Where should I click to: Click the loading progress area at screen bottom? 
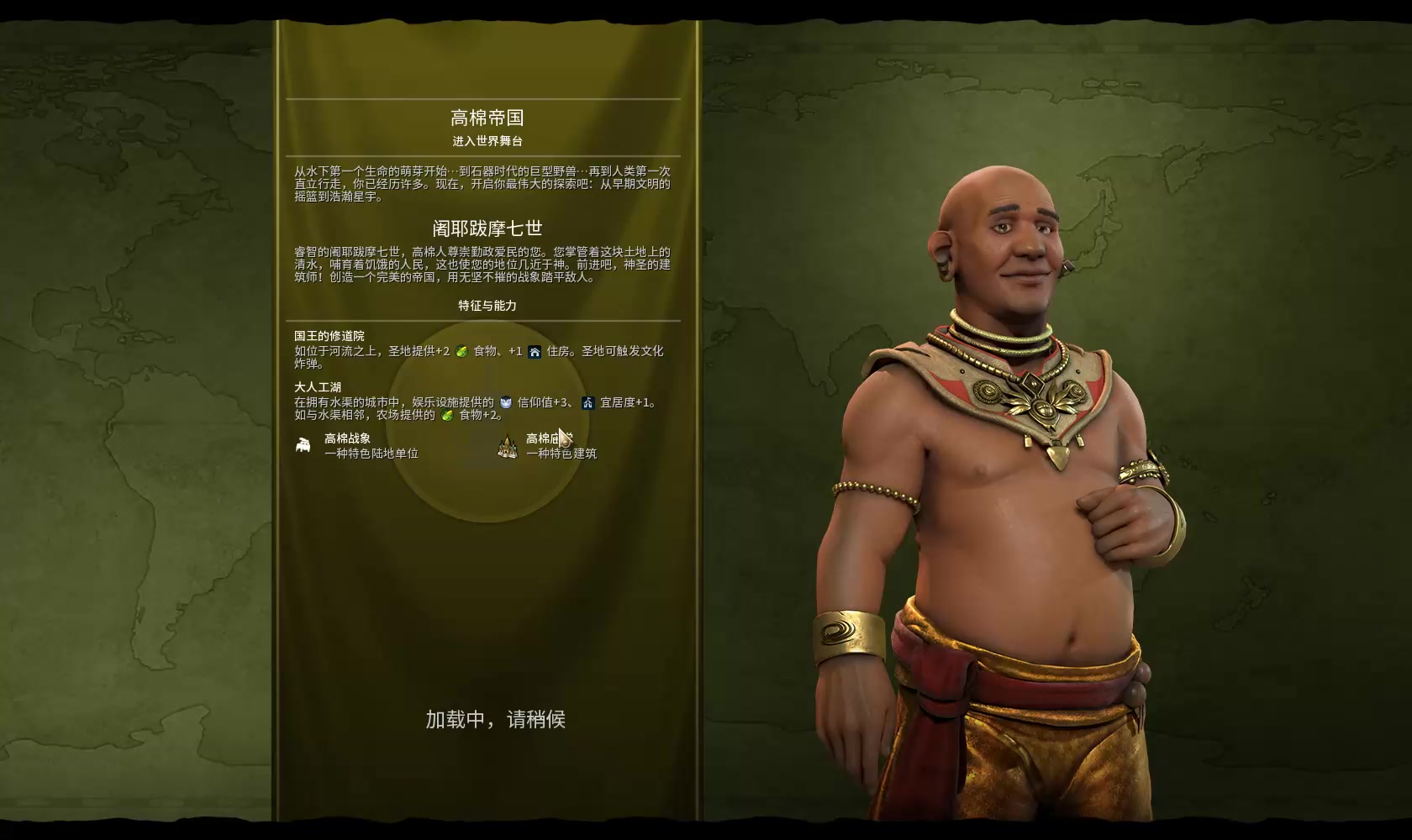click(494, 719)
